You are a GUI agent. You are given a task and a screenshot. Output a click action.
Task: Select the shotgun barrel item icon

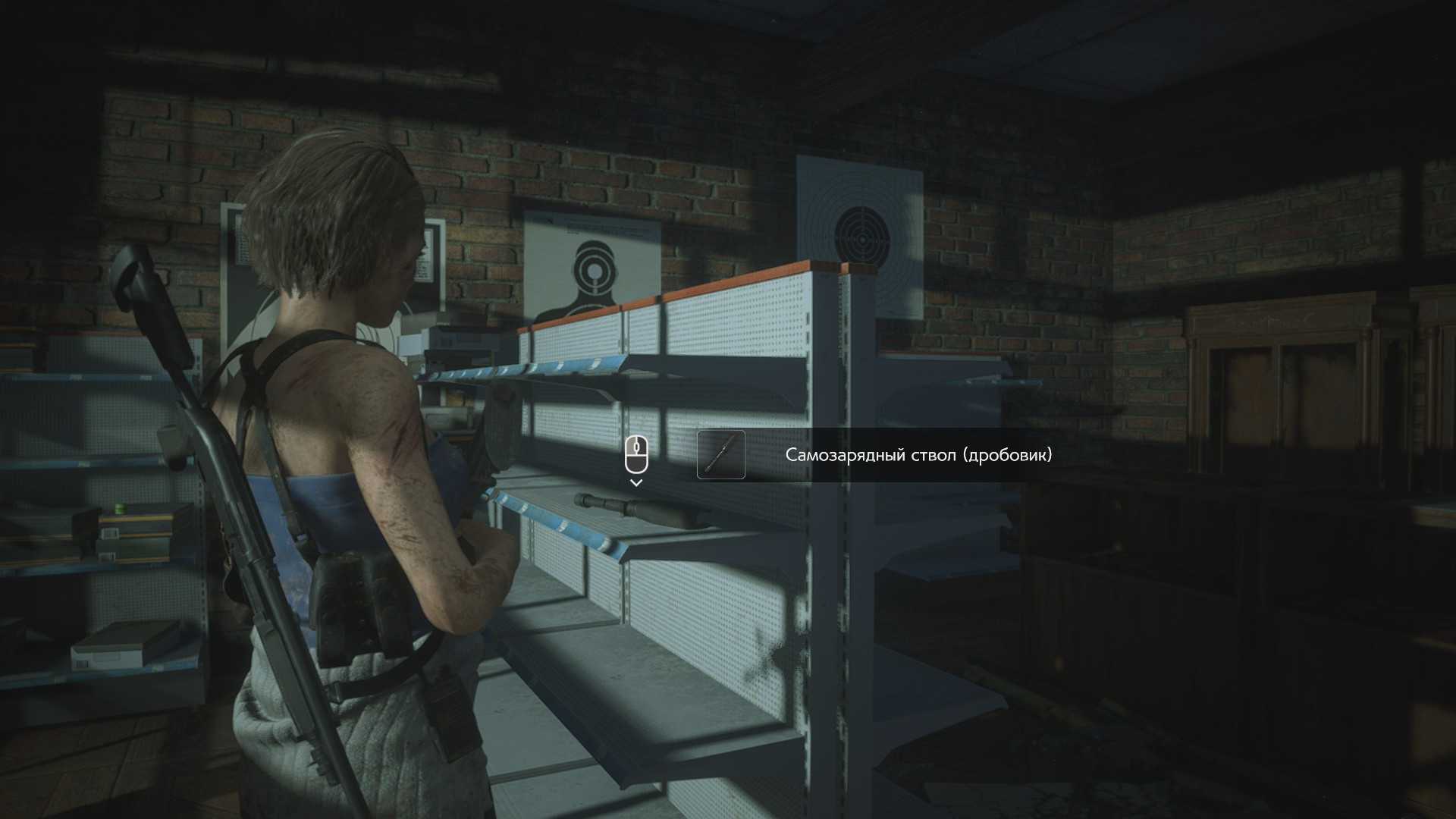(x=720, y=455)
